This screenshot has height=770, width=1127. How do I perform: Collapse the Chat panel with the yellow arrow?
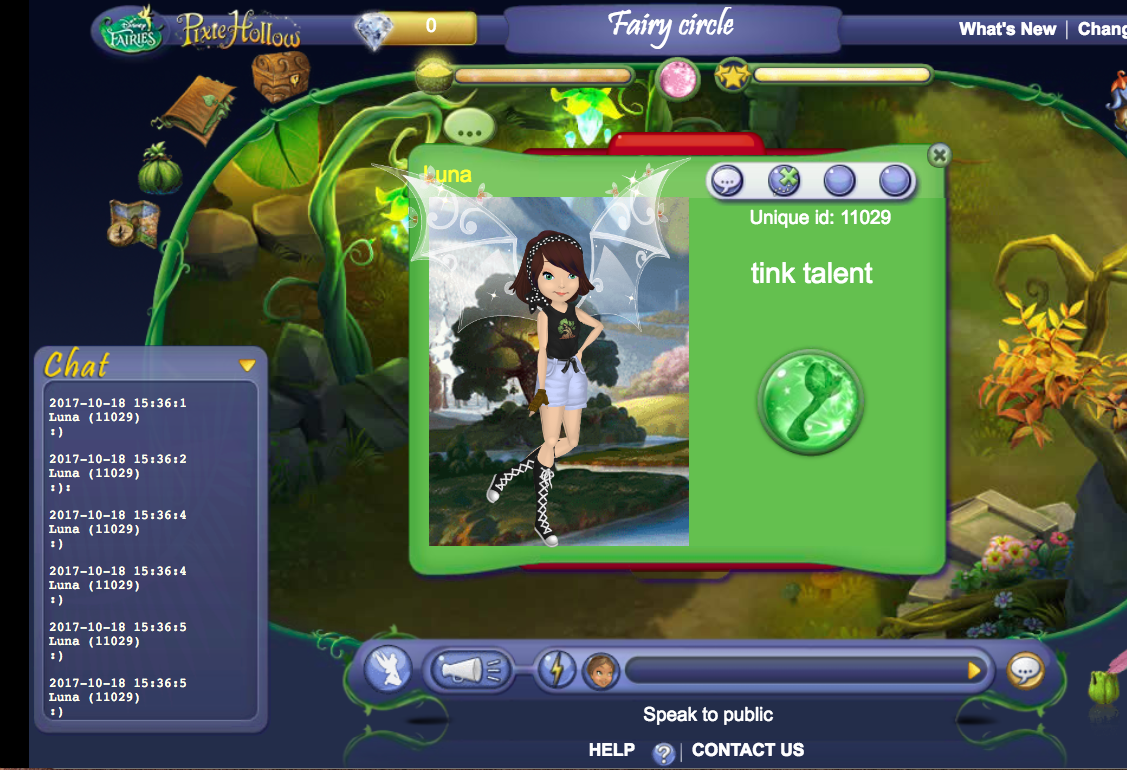[x=247, y=365]
